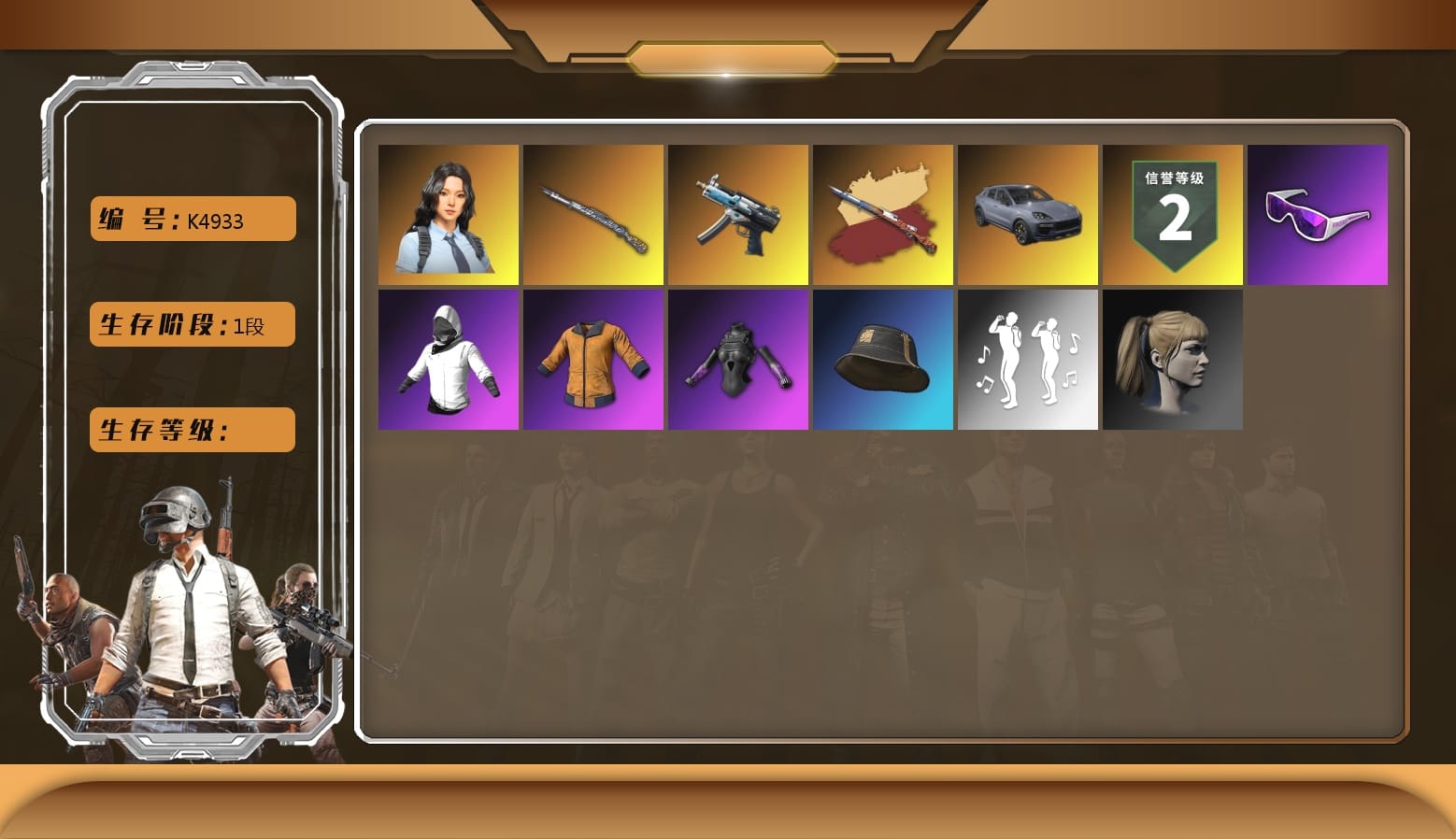The height and width of the screenshot is (839, 1456).
Task: View the blue submachine gun skin
Action: [738, 214]
